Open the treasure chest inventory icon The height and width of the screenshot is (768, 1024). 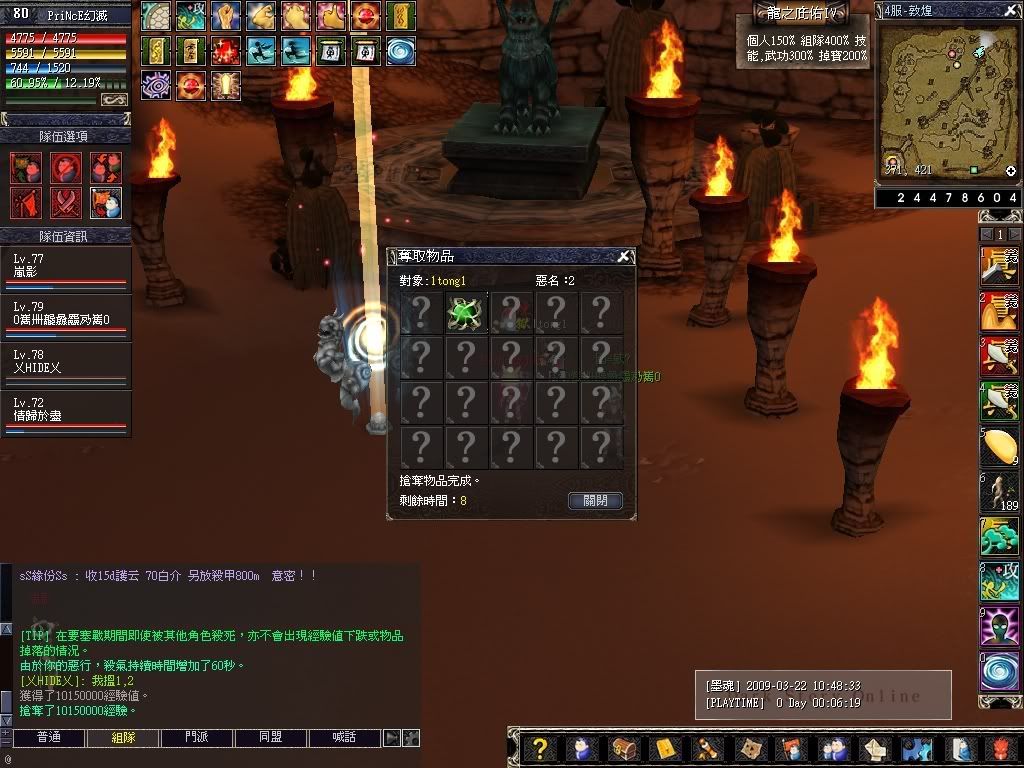[622, 748]
